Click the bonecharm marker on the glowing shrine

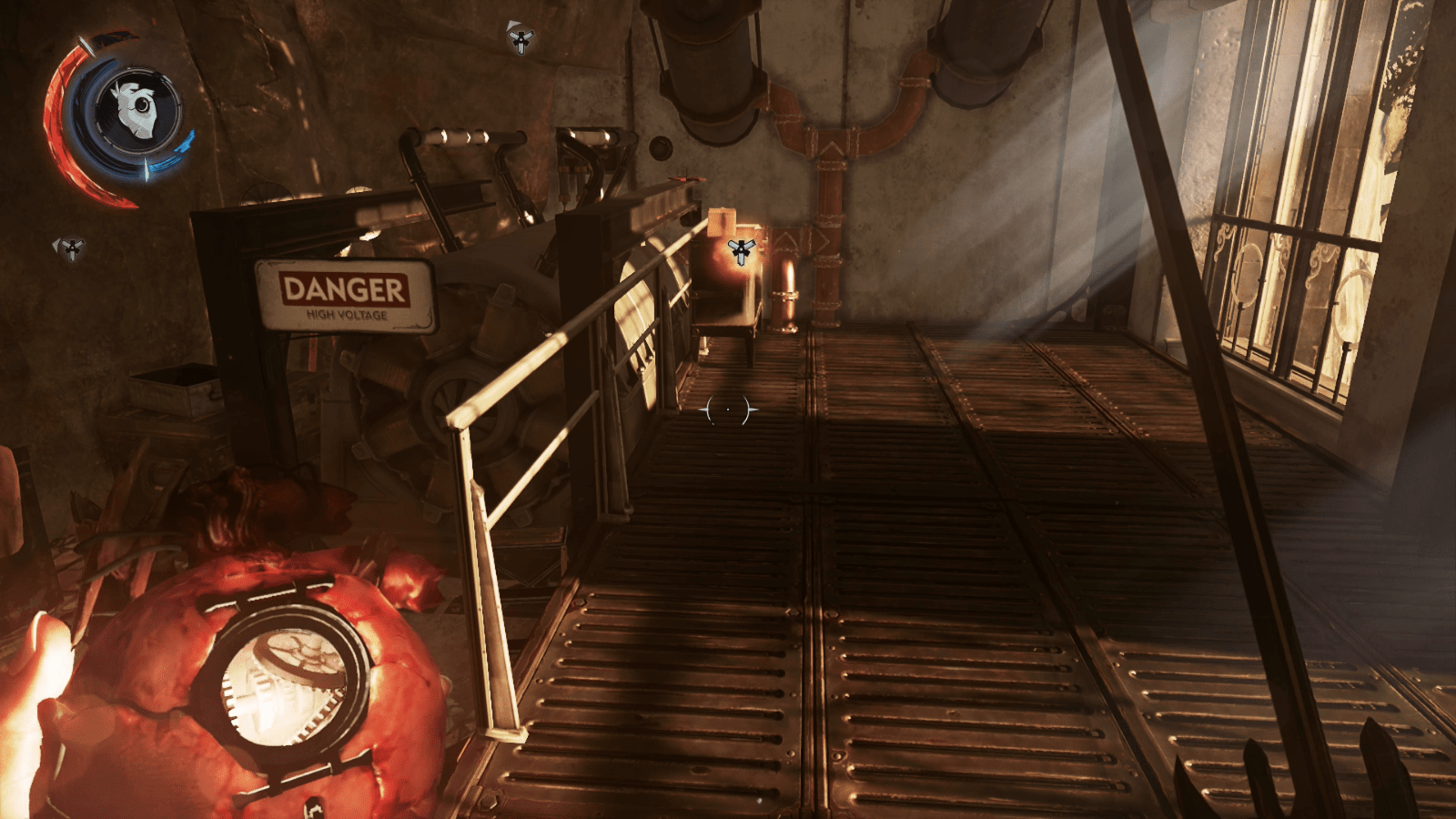pyautogui.click(x=743, y=248)
